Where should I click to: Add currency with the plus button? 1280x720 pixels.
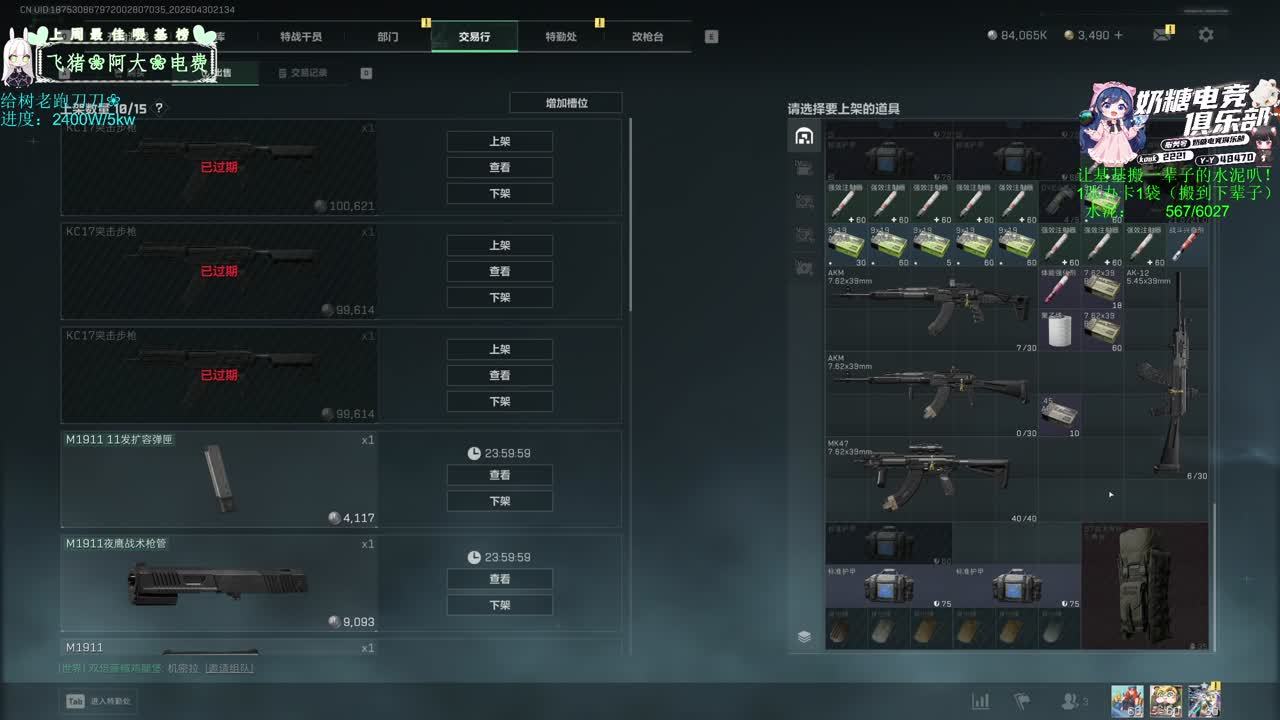point(1118,35)
